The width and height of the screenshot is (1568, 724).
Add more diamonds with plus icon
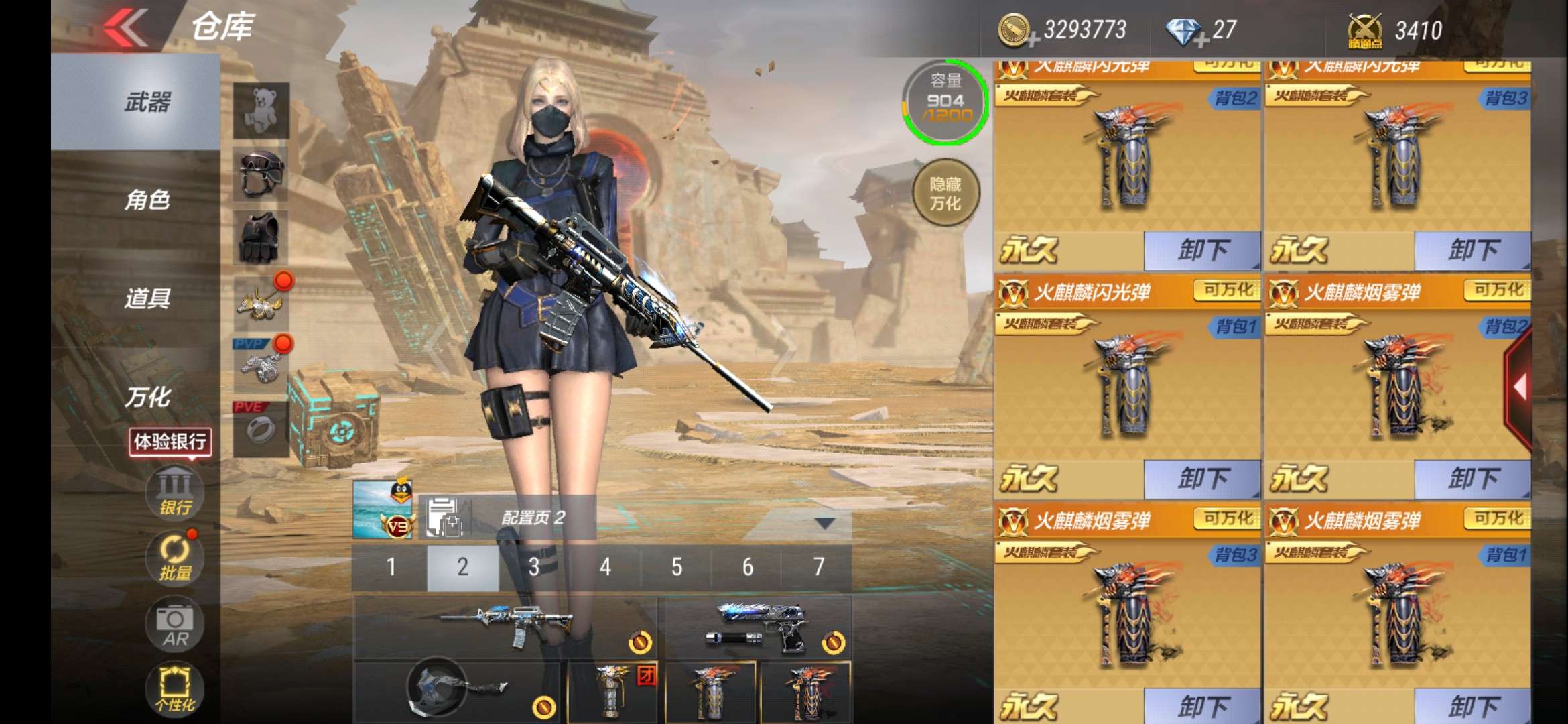coord(1201,41)
